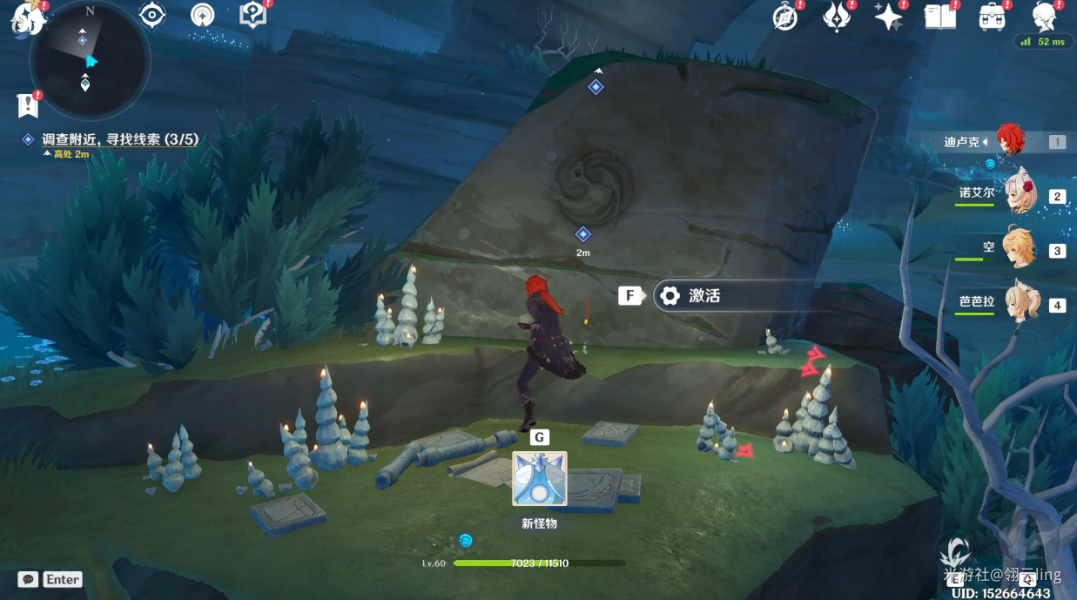This screenshot has width=1077, height=600.
Task: Open the winged battle pass icon
Action: [836, 16]
